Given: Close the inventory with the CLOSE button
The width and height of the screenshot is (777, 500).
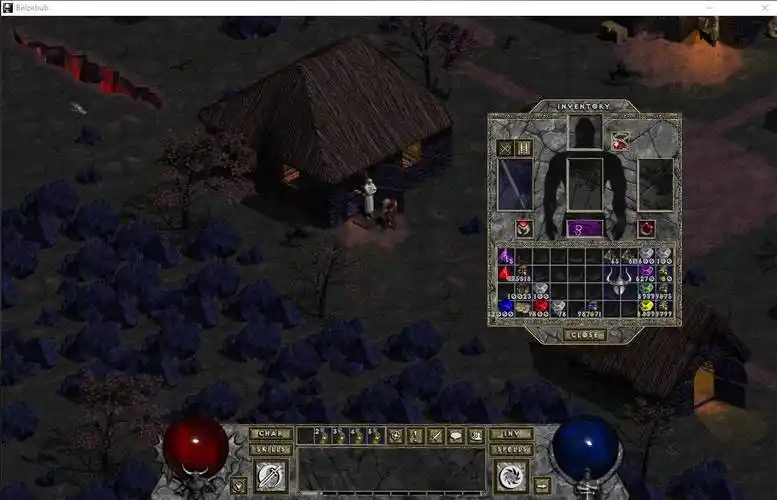Looking at the screenshot, I should pos(585,335).
